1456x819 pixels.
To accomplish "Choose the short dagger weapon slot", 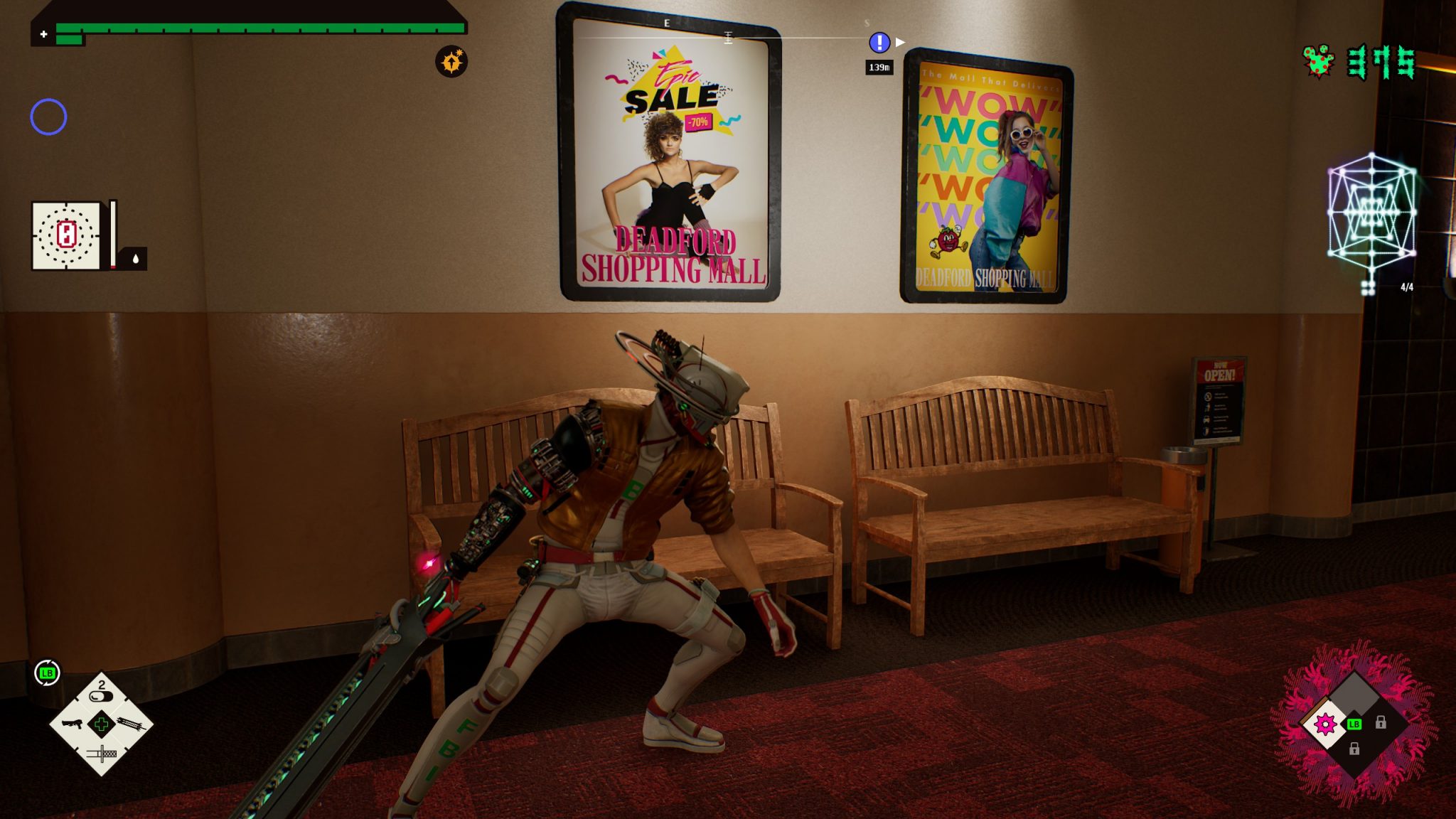I will point(102,754).
